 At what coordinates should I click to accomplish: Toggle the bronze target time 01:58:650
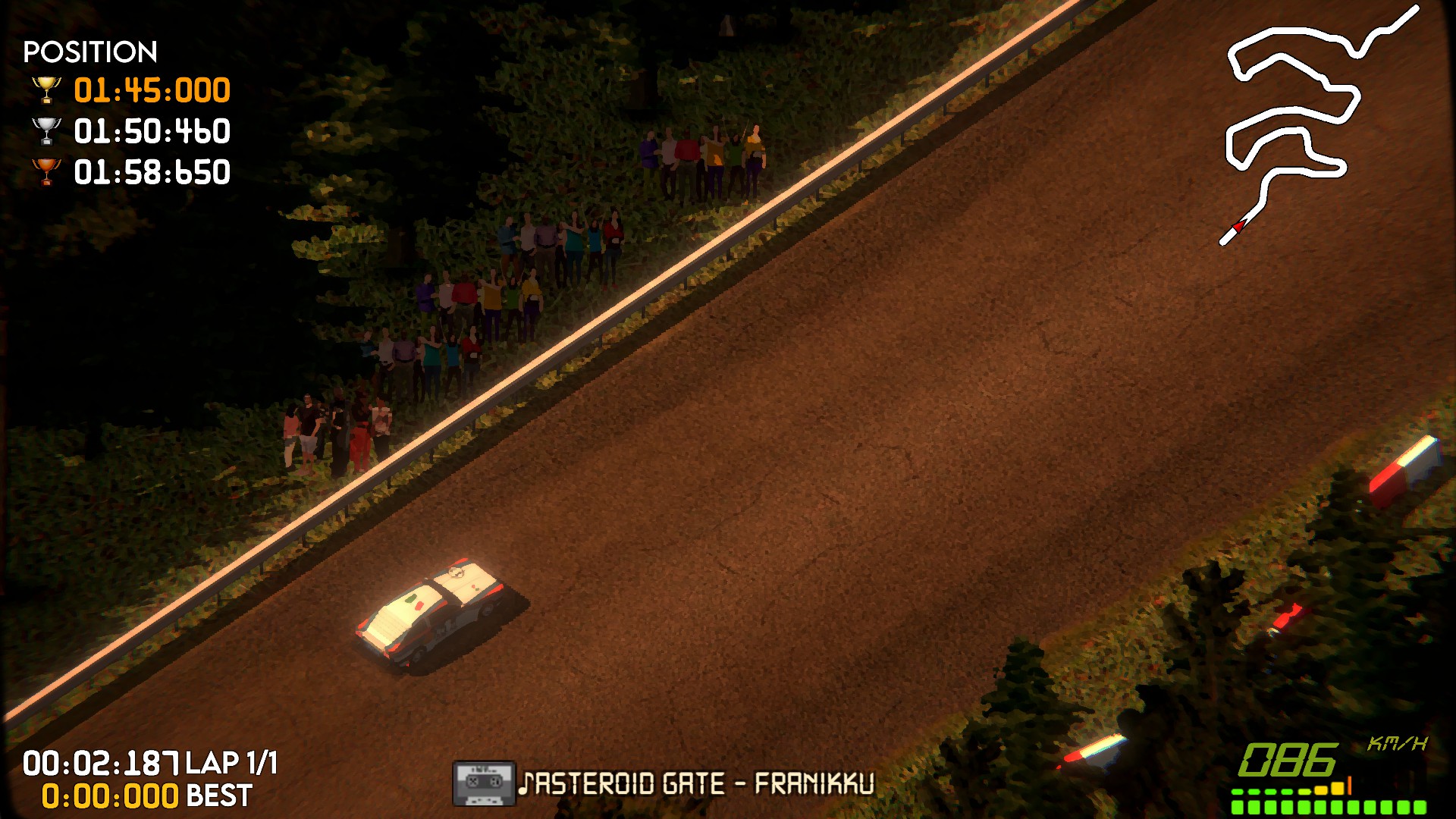tap(152, 171)
